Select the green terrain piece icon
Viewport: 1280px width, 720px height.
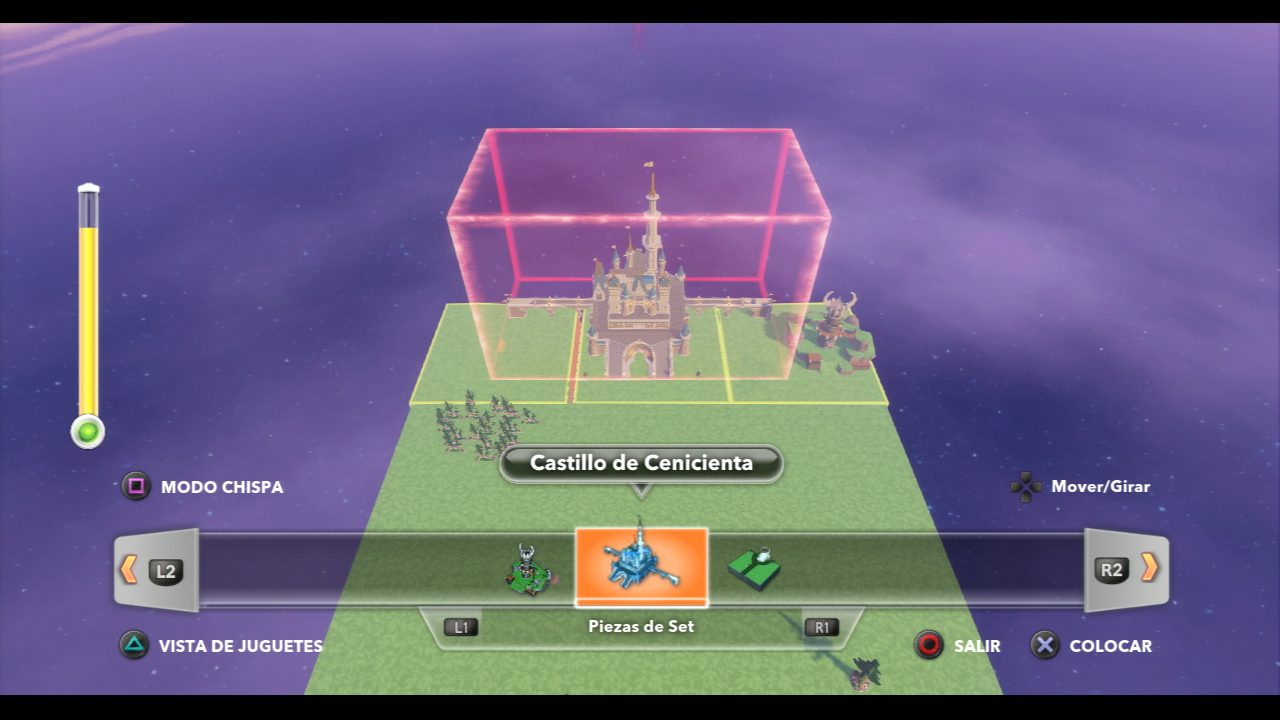coord(755,567)
